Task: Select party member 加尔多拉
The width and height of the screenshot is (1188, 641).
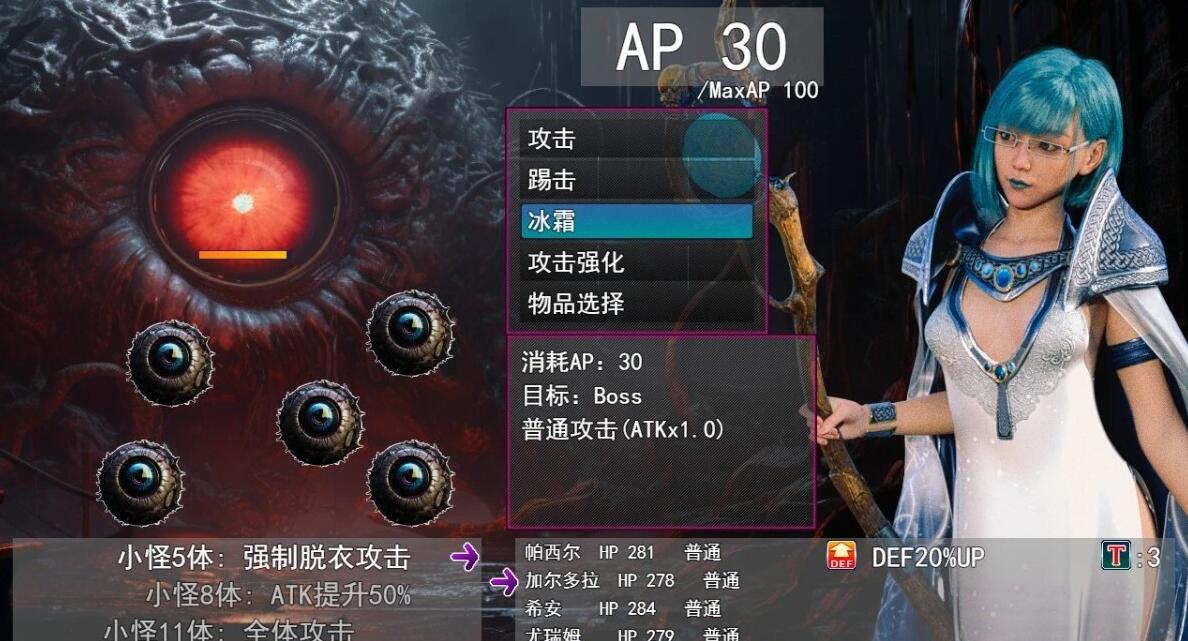Action: tap(562, 580)
